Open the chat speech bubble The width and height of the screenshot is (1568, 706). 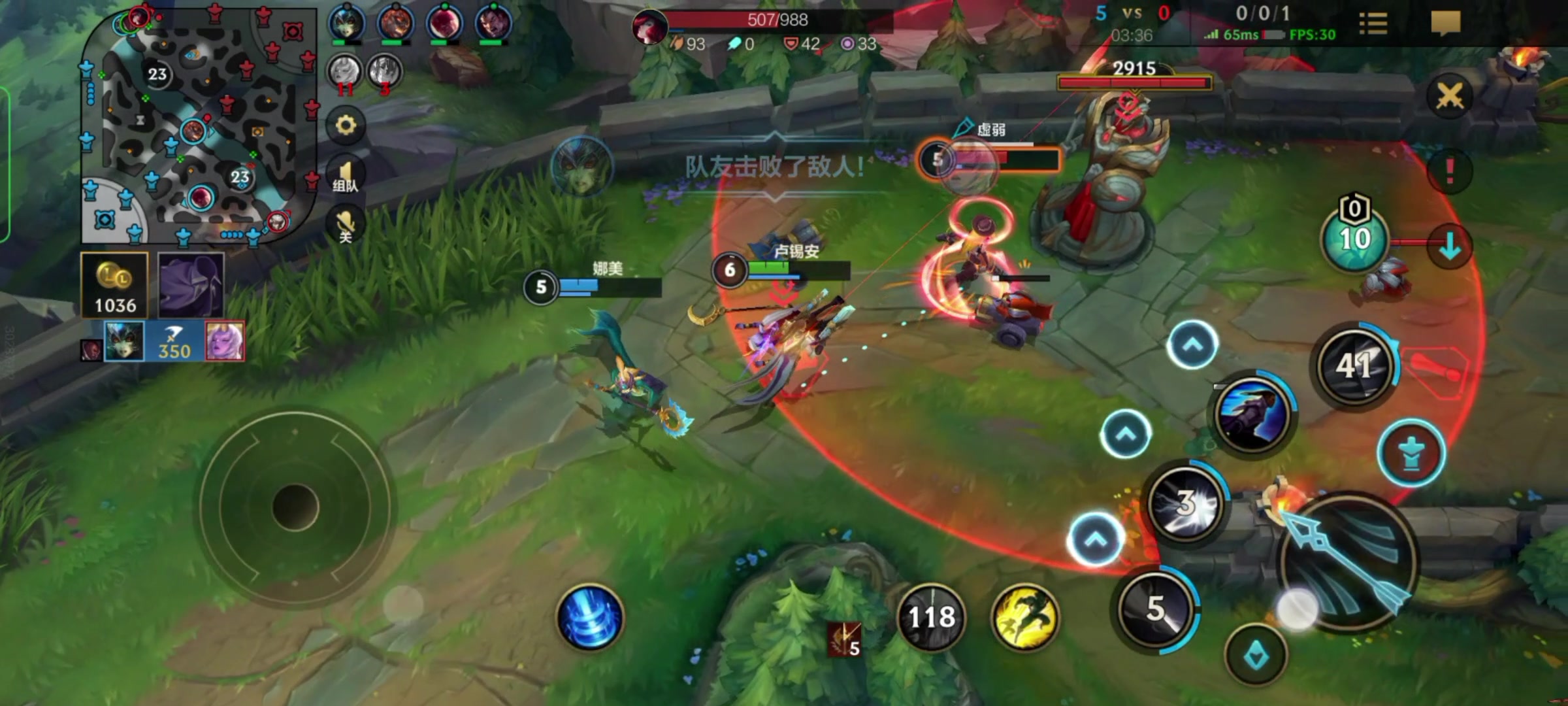click(1445, 24)
